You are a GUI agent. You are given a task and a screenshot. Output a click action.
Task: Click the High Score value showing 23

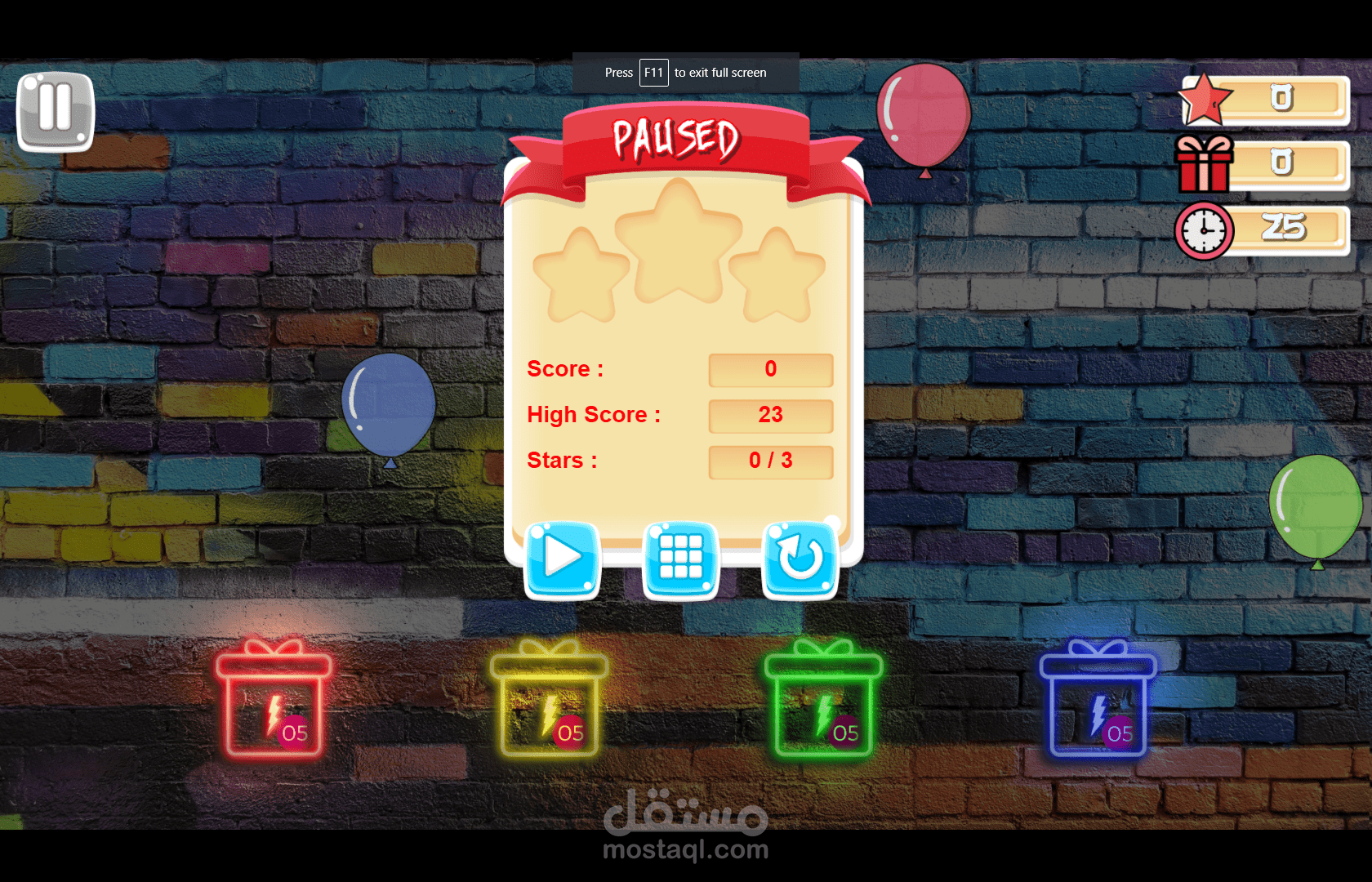coord(770,415)
